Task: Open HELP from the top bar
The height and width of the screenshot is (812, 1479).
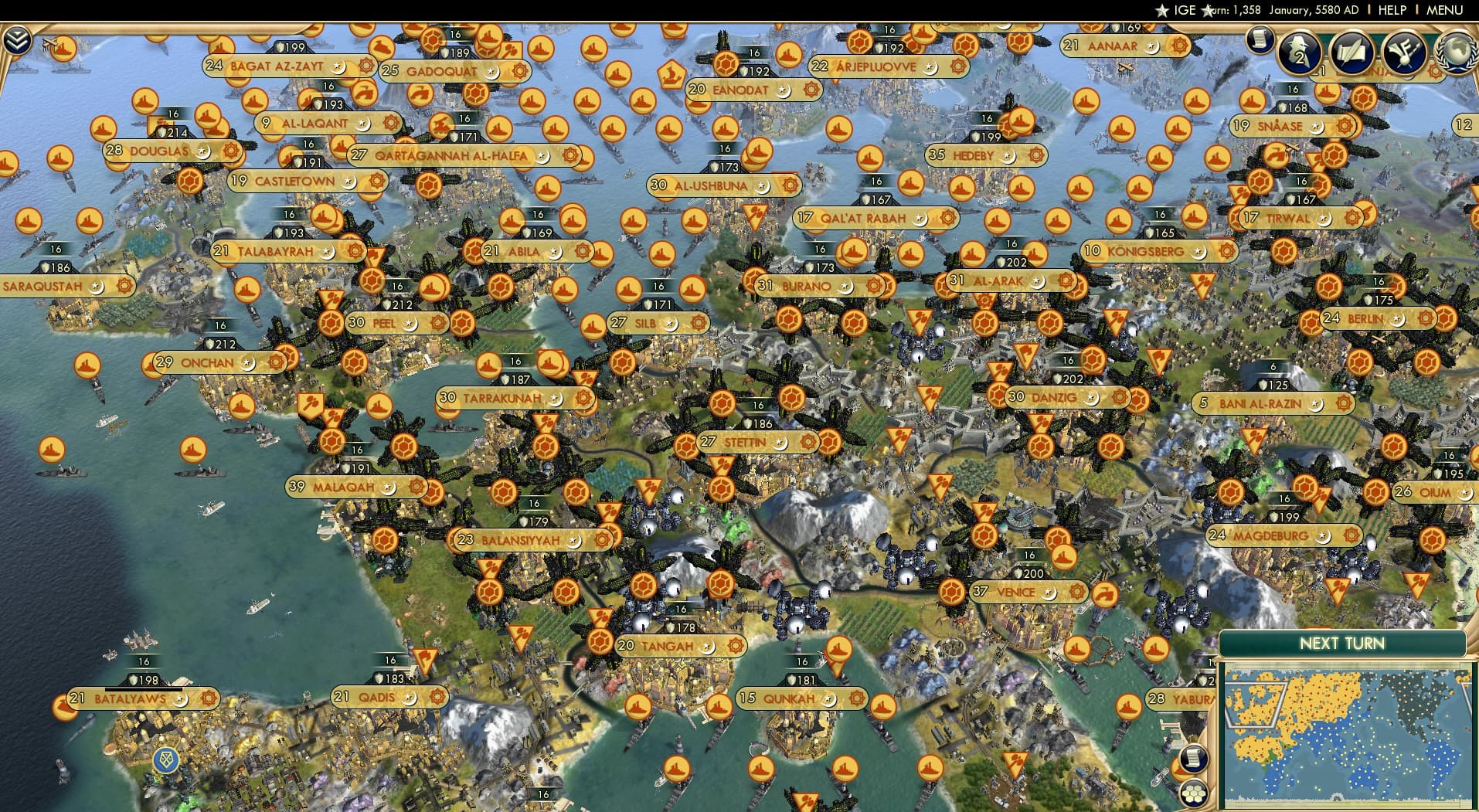Action: click(1393, 10)
